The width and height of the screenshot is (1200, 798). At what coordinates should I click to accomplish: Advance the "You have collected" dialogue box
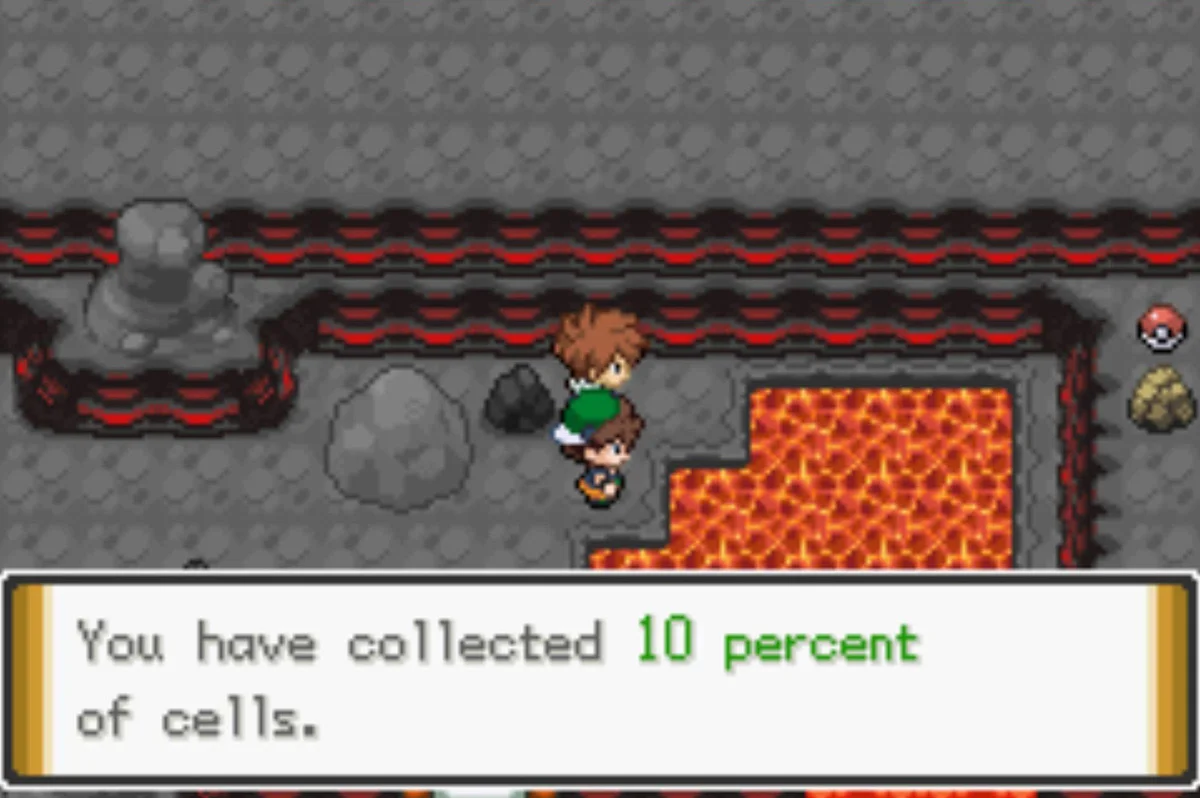coord(598,678)
